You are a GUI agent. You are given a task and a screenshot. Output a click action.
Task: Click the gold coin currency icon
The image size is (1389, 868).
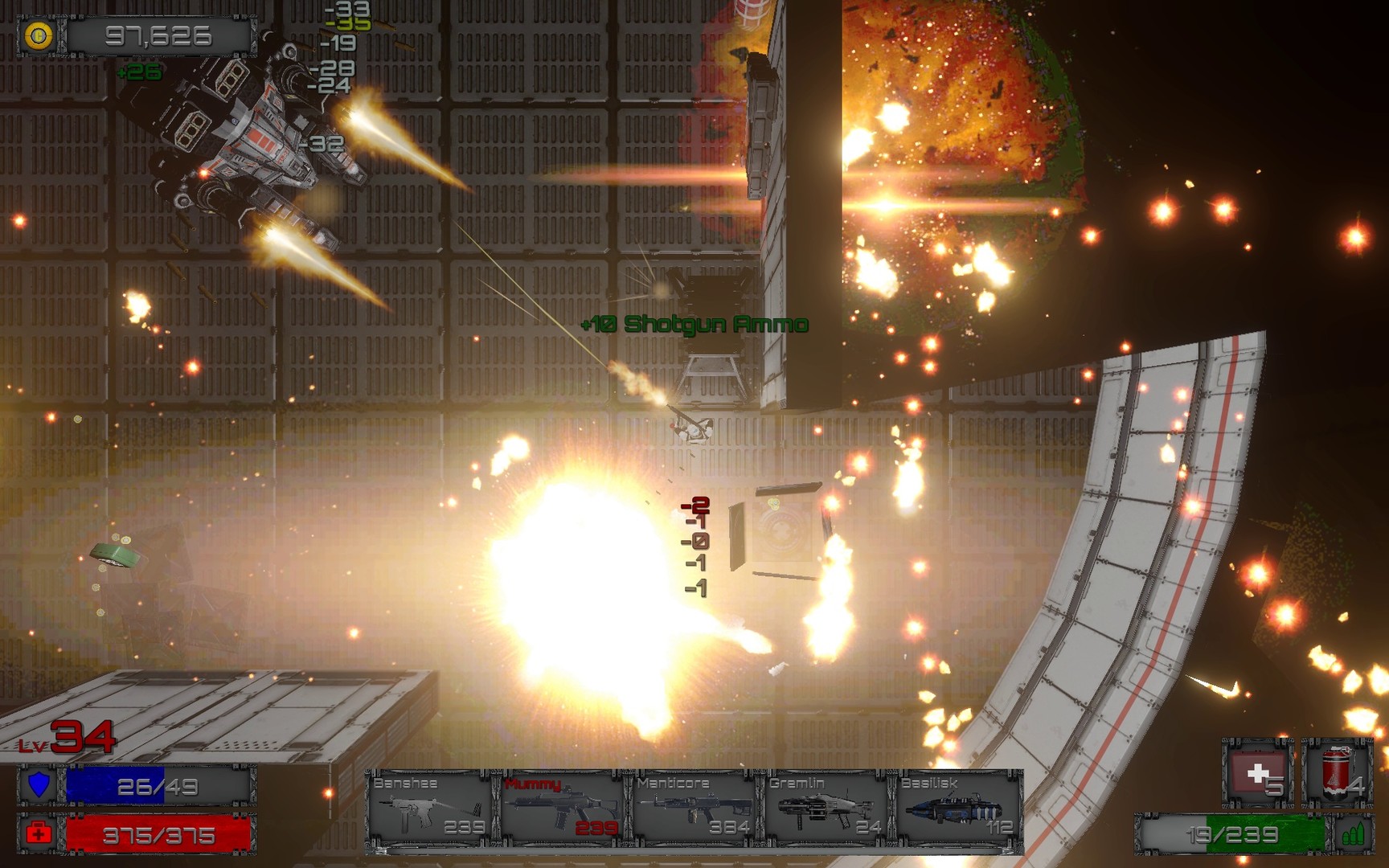coord(39,35)
